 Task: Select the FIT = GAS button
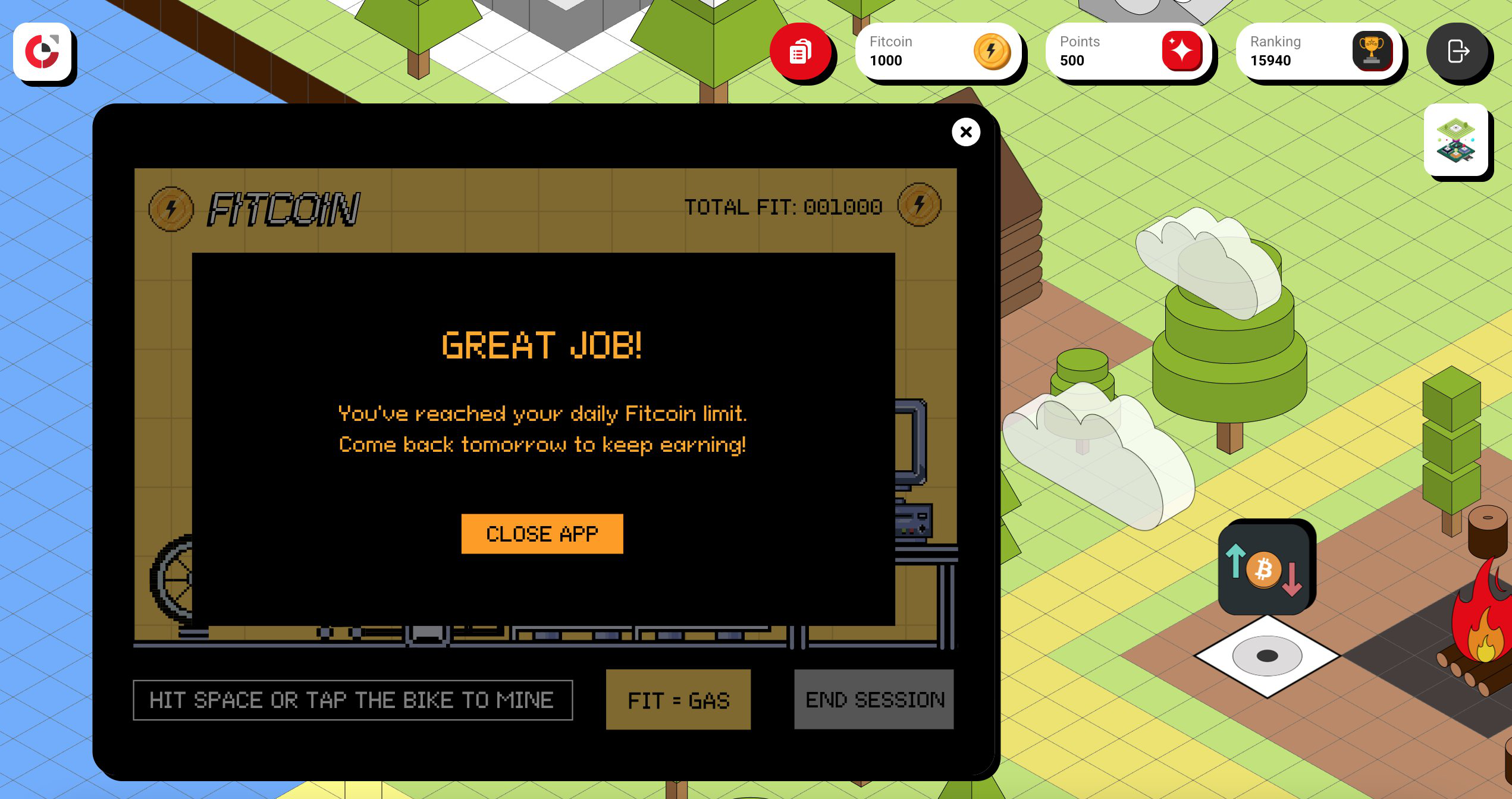(678, 700)
